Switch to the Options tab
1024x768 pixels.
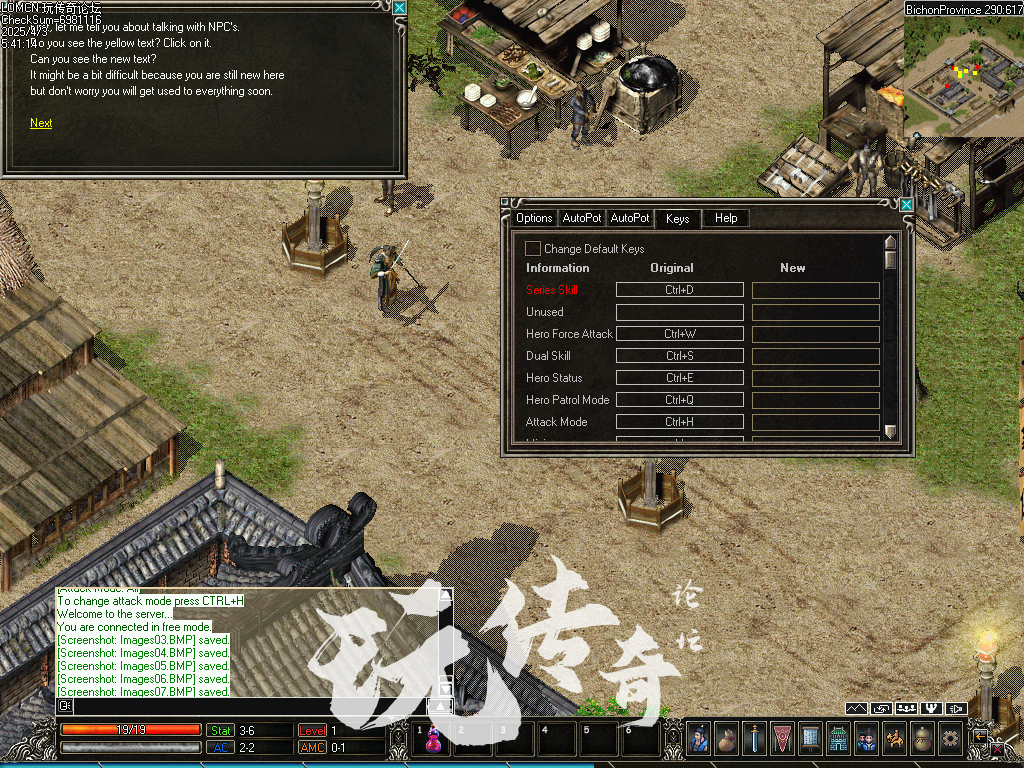click(x=534, y=218)
